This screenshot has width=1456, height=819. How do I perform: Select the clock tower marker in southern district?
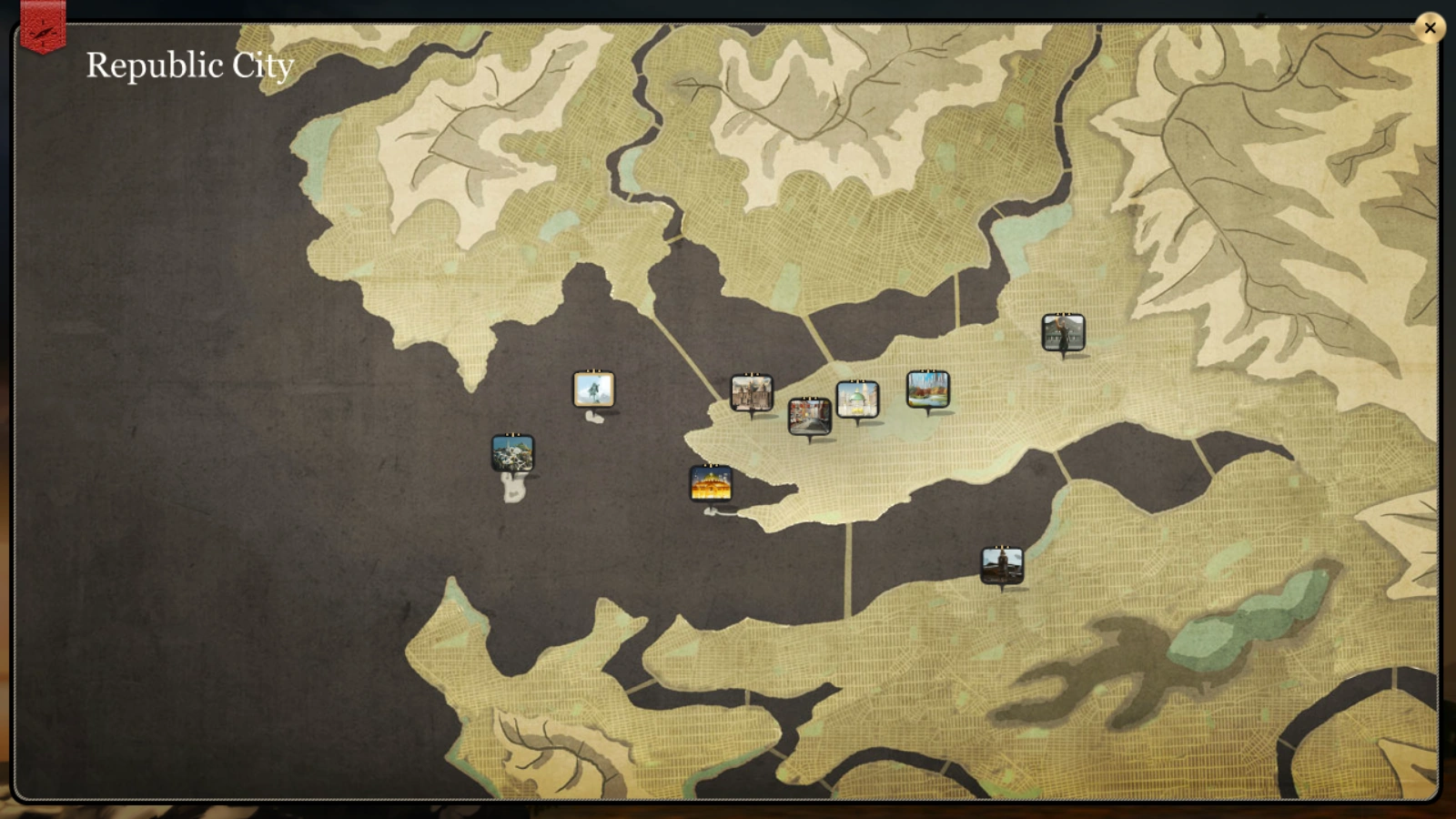click(x=1000, y=562)
